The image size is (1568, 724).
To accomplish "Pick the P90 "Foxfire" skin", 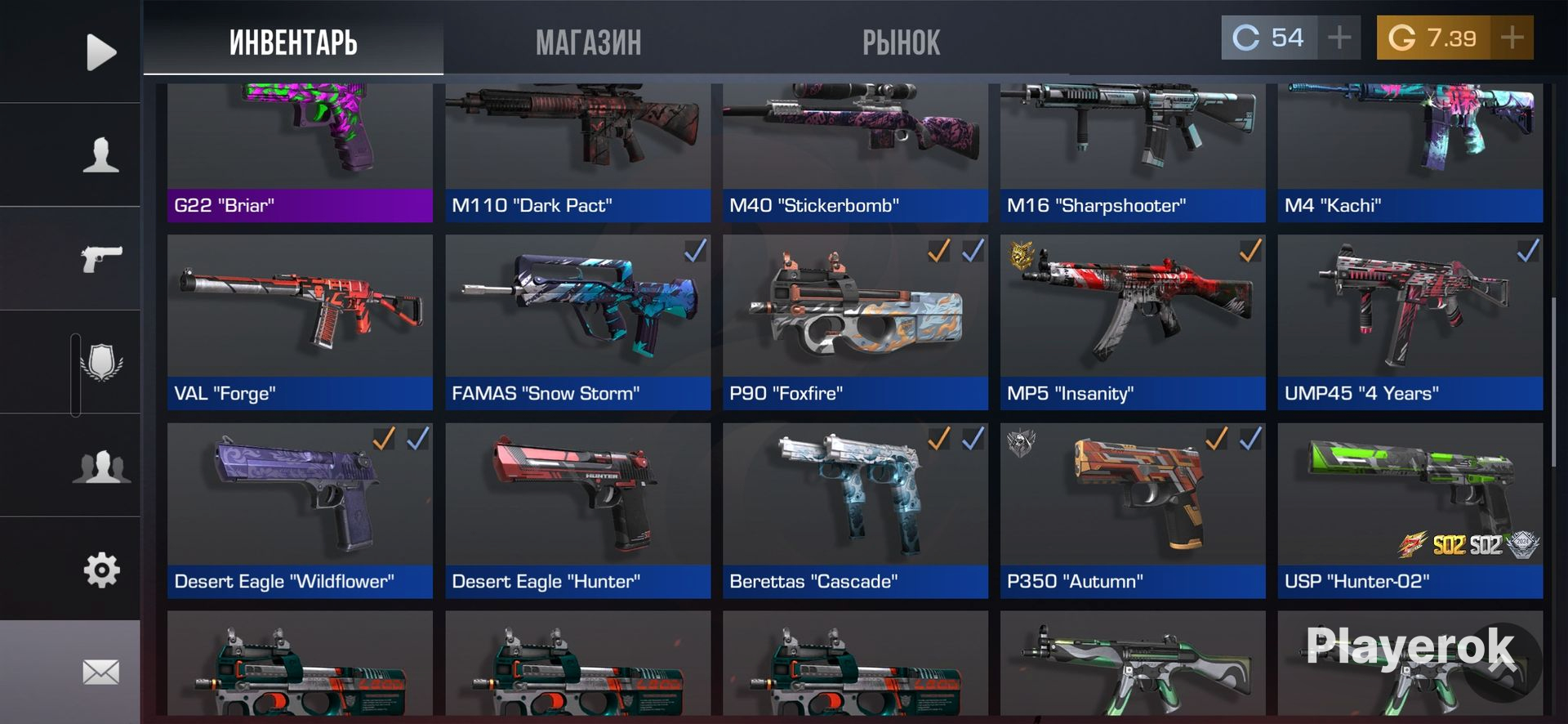I will coord(855,323).
